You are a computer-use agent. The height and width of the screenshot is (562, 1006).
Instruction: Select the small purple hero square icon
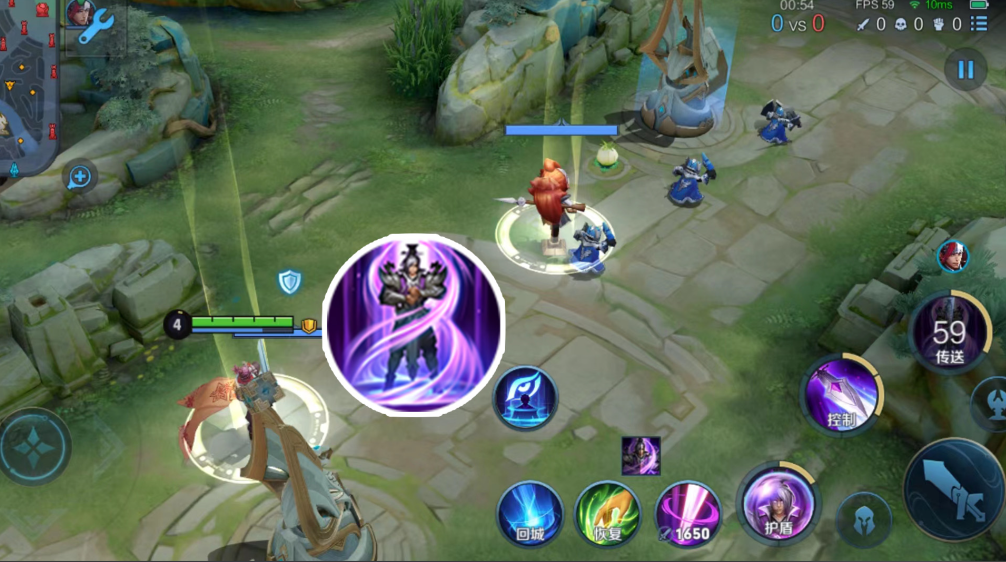tap(640, 456)
